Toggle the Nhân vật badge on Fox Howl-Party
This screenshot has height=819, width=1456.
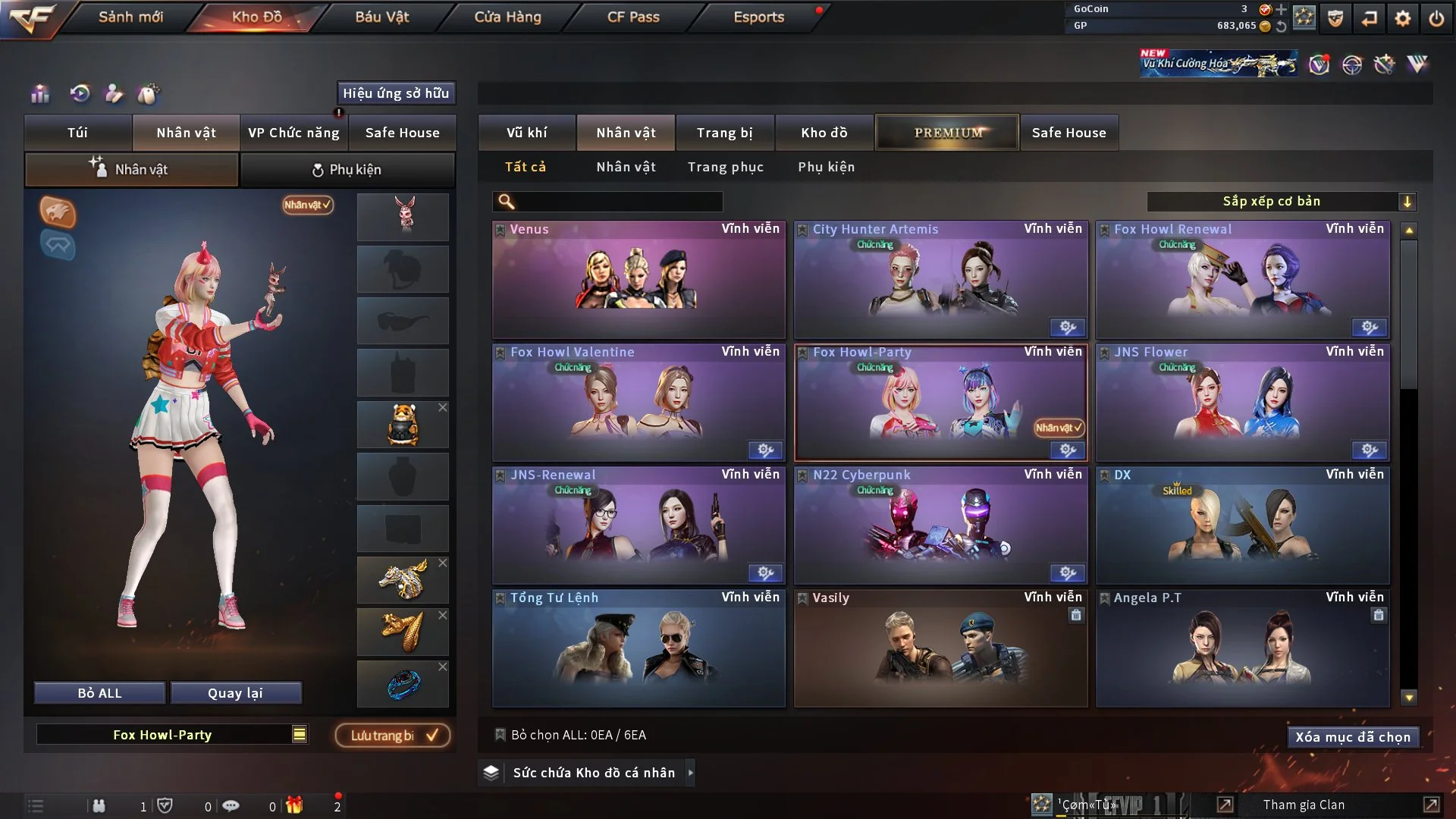point(1058,428)
